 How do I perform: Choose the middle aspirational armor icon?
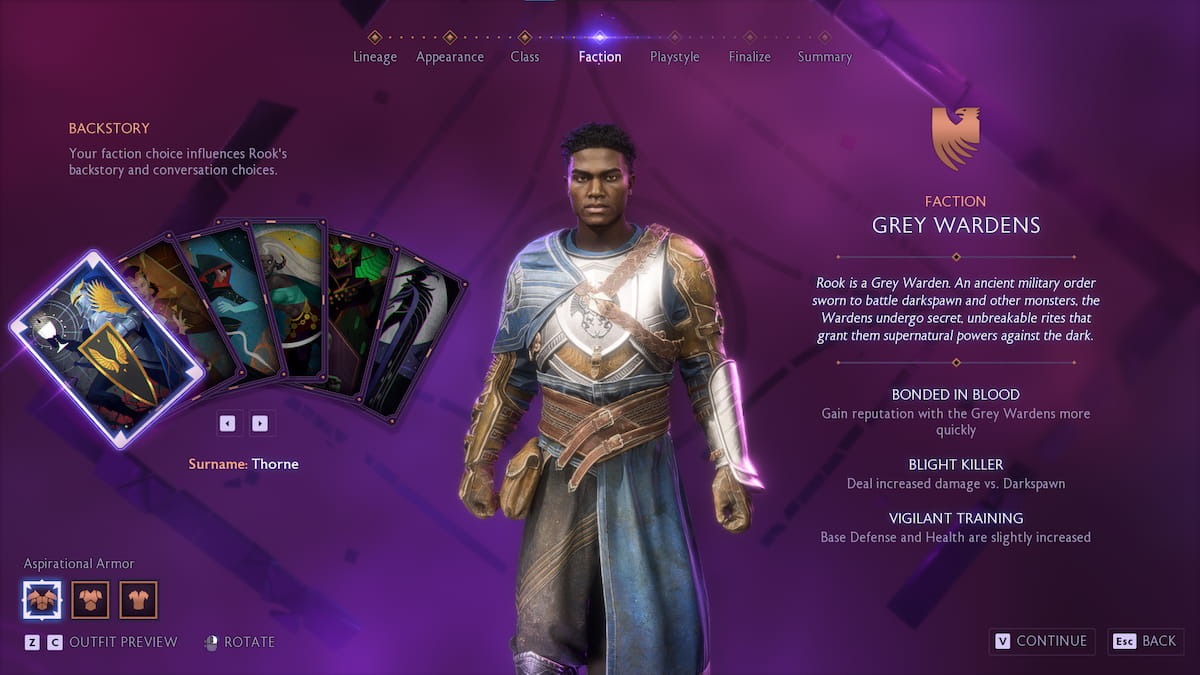90,600
